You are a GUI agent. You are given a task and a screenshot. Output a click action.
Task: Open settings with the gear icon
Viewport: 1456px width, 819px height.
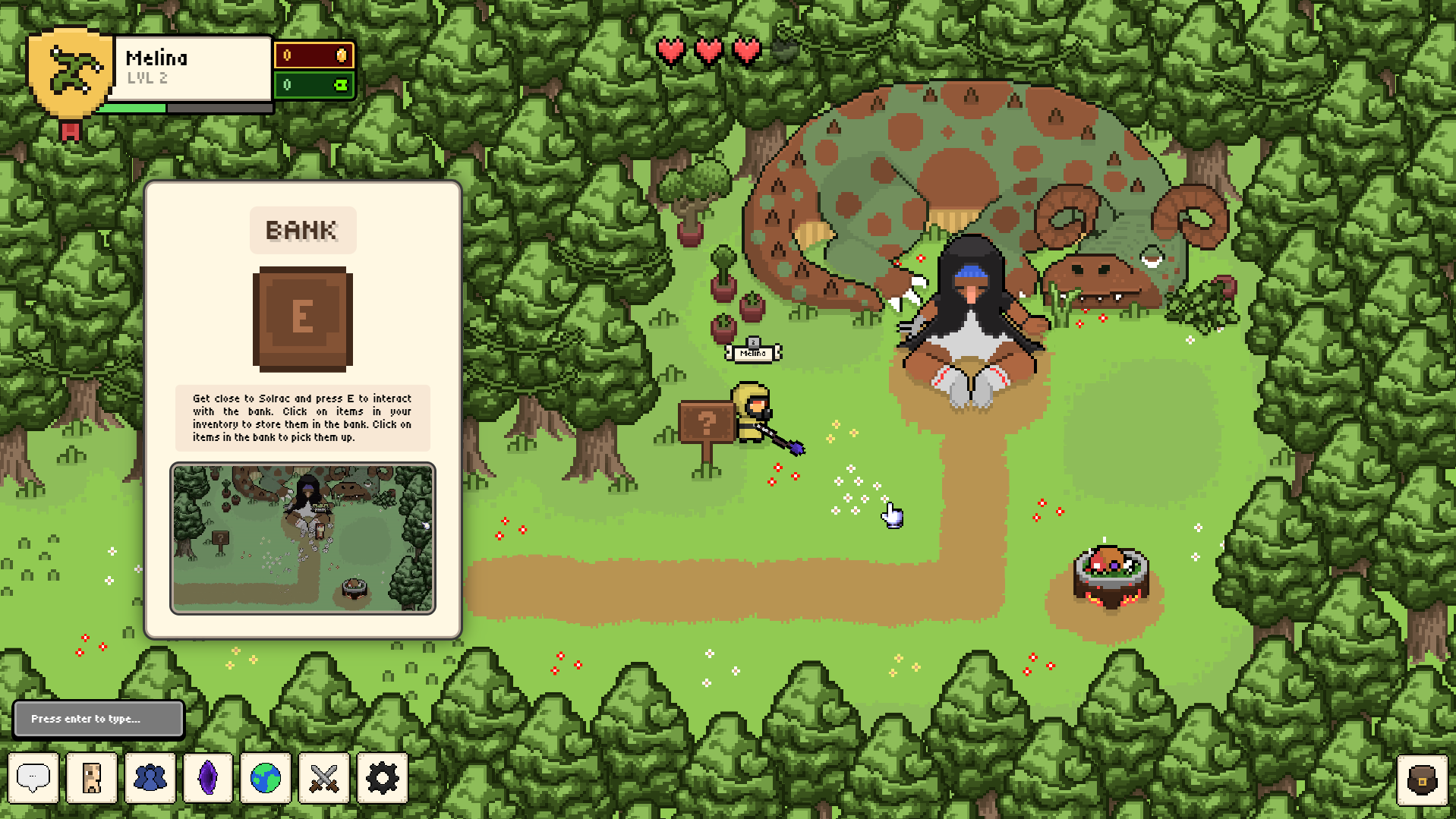click(x=382, y=778)
